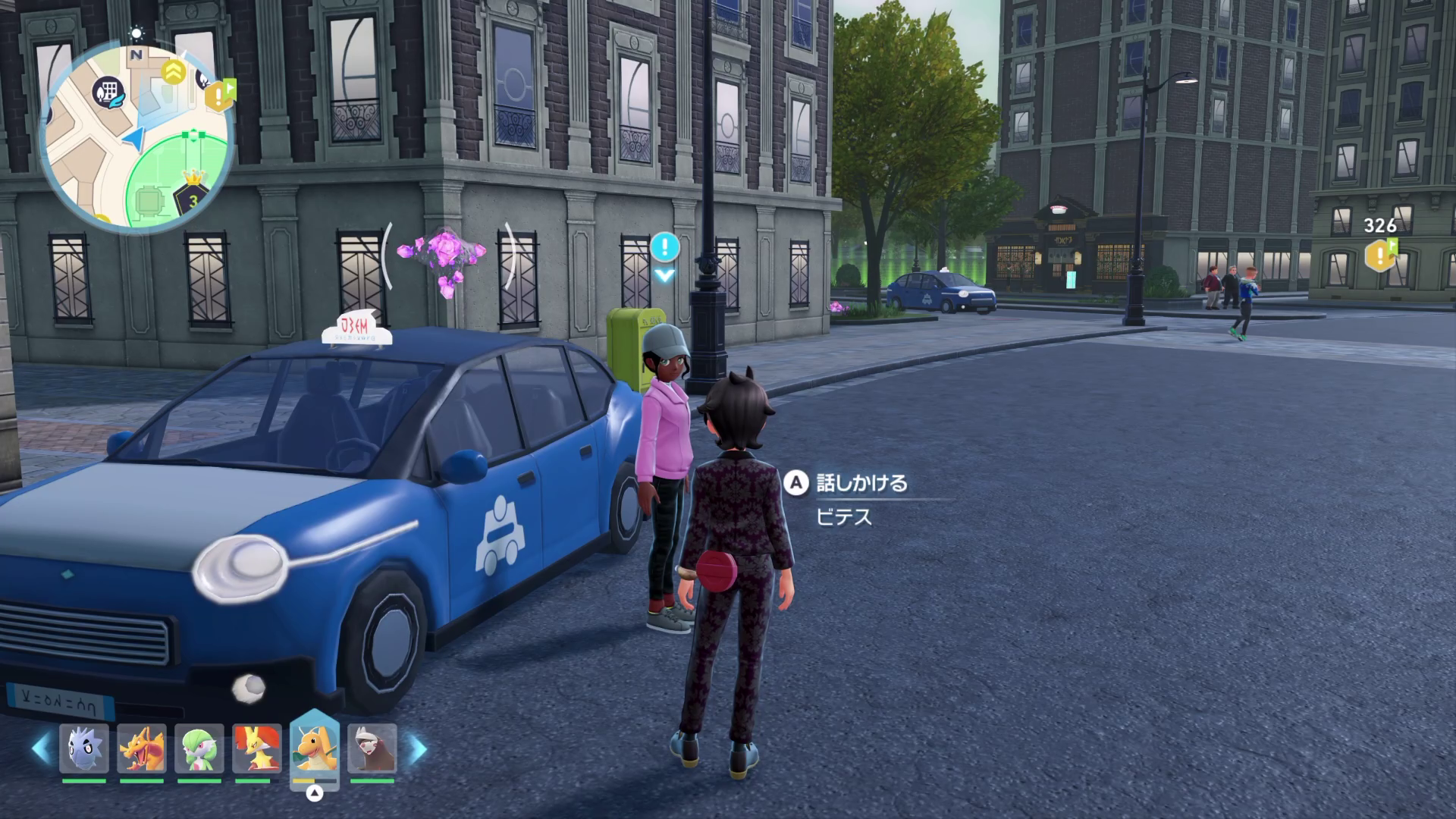This screenshot has width=1456, height=819.
Task: Select the yellow exclamation quest marker on minimap
Action: [x=219, y=96]
